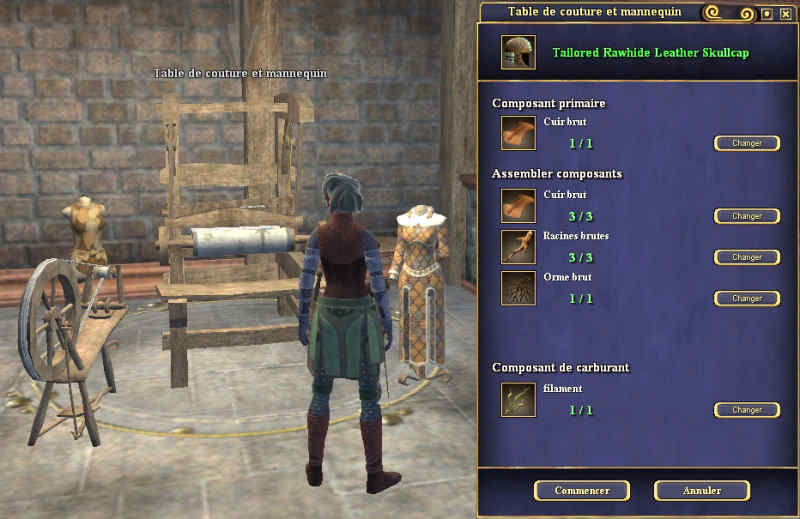Cancel the recipe with Annuler
800x519 pixels.
(x=701, y=490)
